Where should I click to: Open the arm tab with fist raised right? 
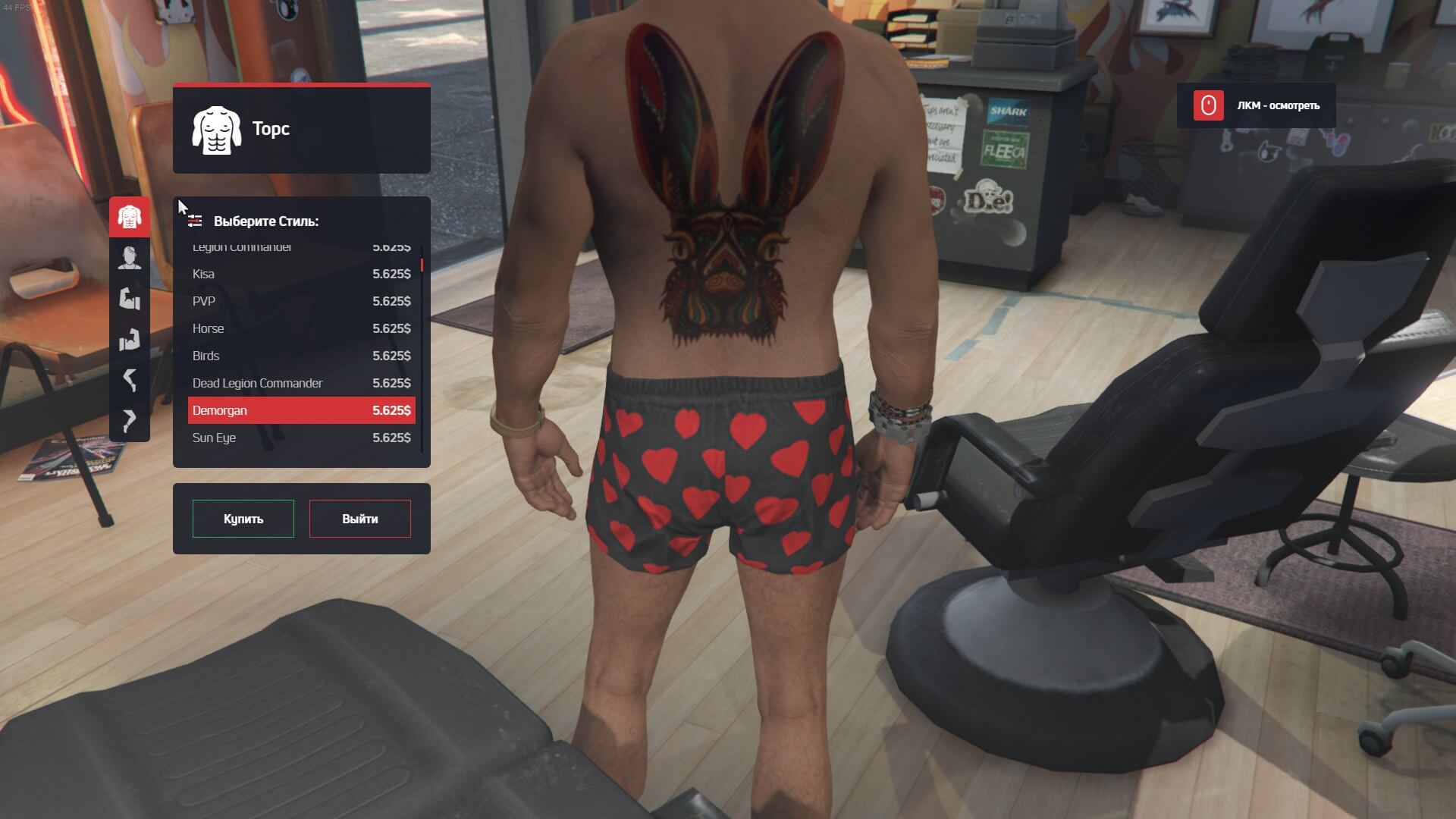pos(130,339)
